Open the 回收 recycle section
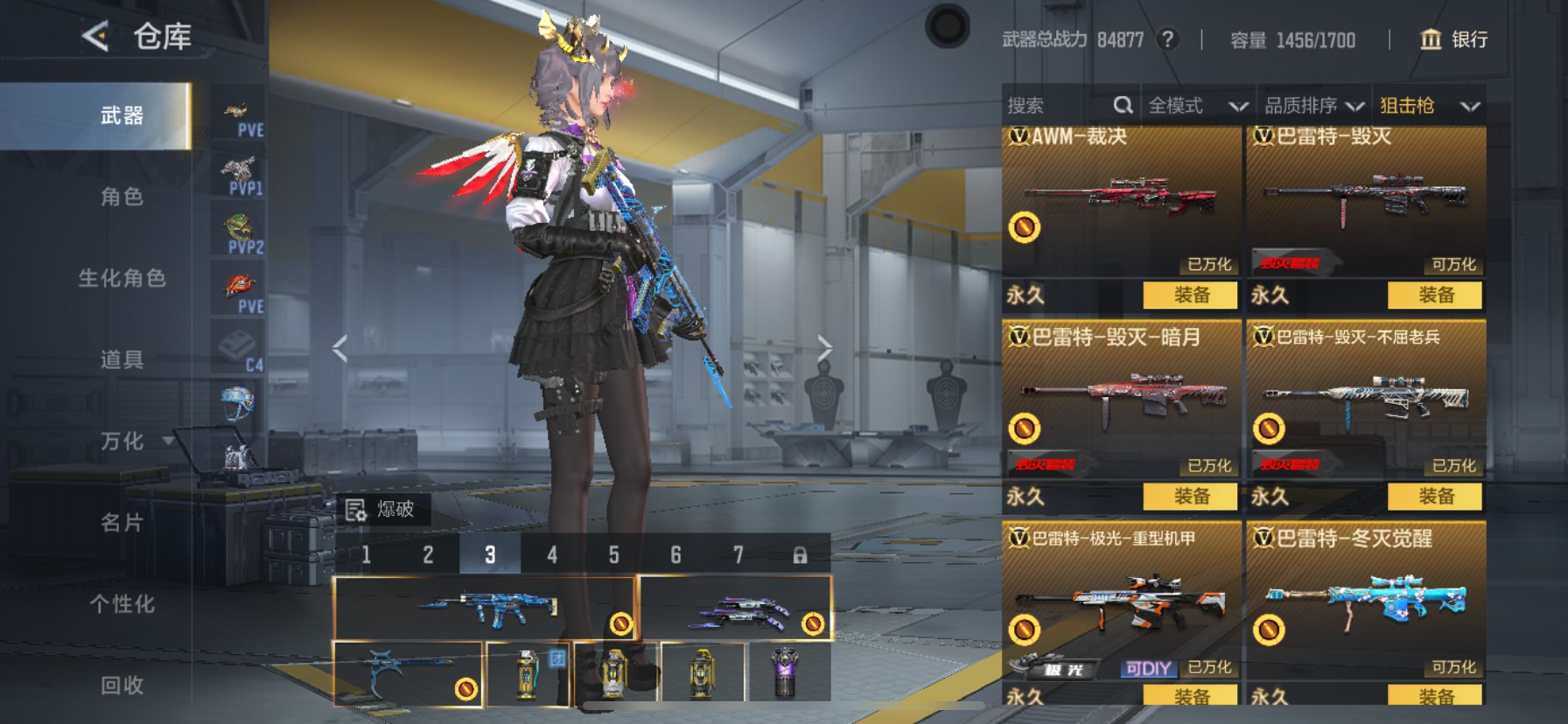Screen dimensions: 1568x724 (122, 686)
